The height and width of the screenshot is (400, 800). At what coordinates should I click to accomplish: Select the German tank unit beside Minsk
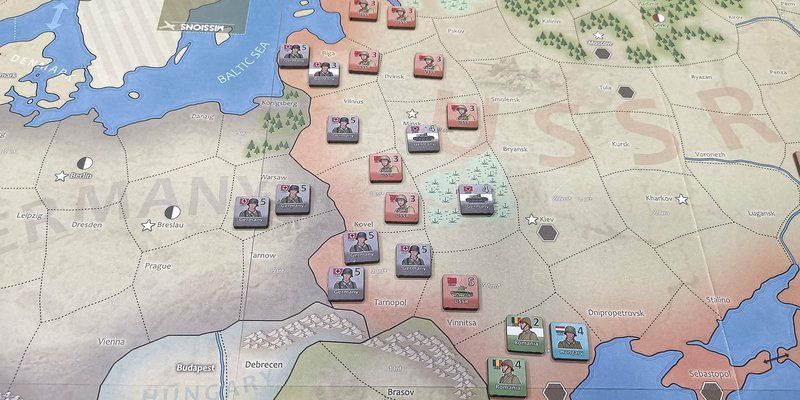coord(423,137)
